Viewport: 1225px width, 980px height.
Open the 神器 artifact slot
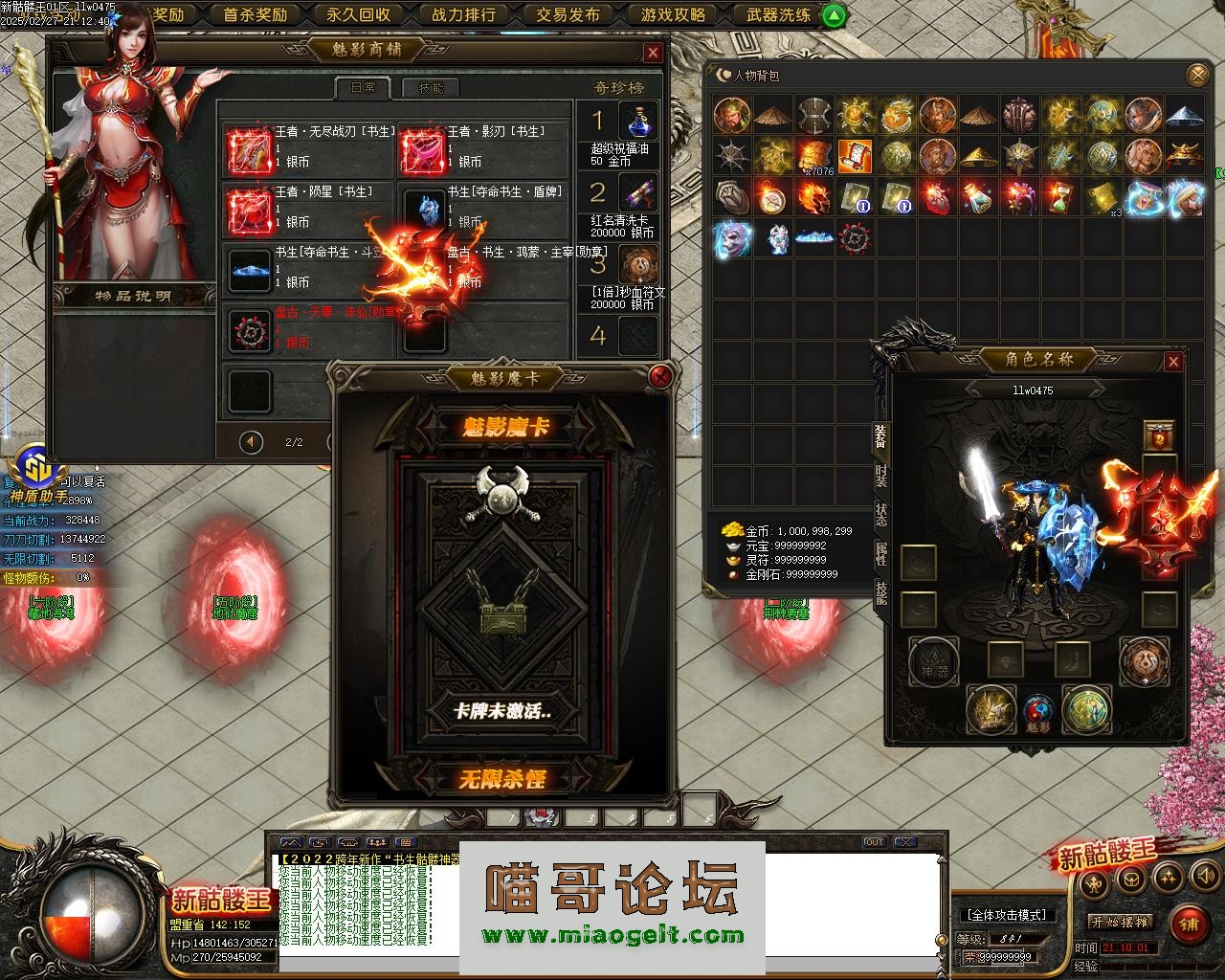coord(933,662)
